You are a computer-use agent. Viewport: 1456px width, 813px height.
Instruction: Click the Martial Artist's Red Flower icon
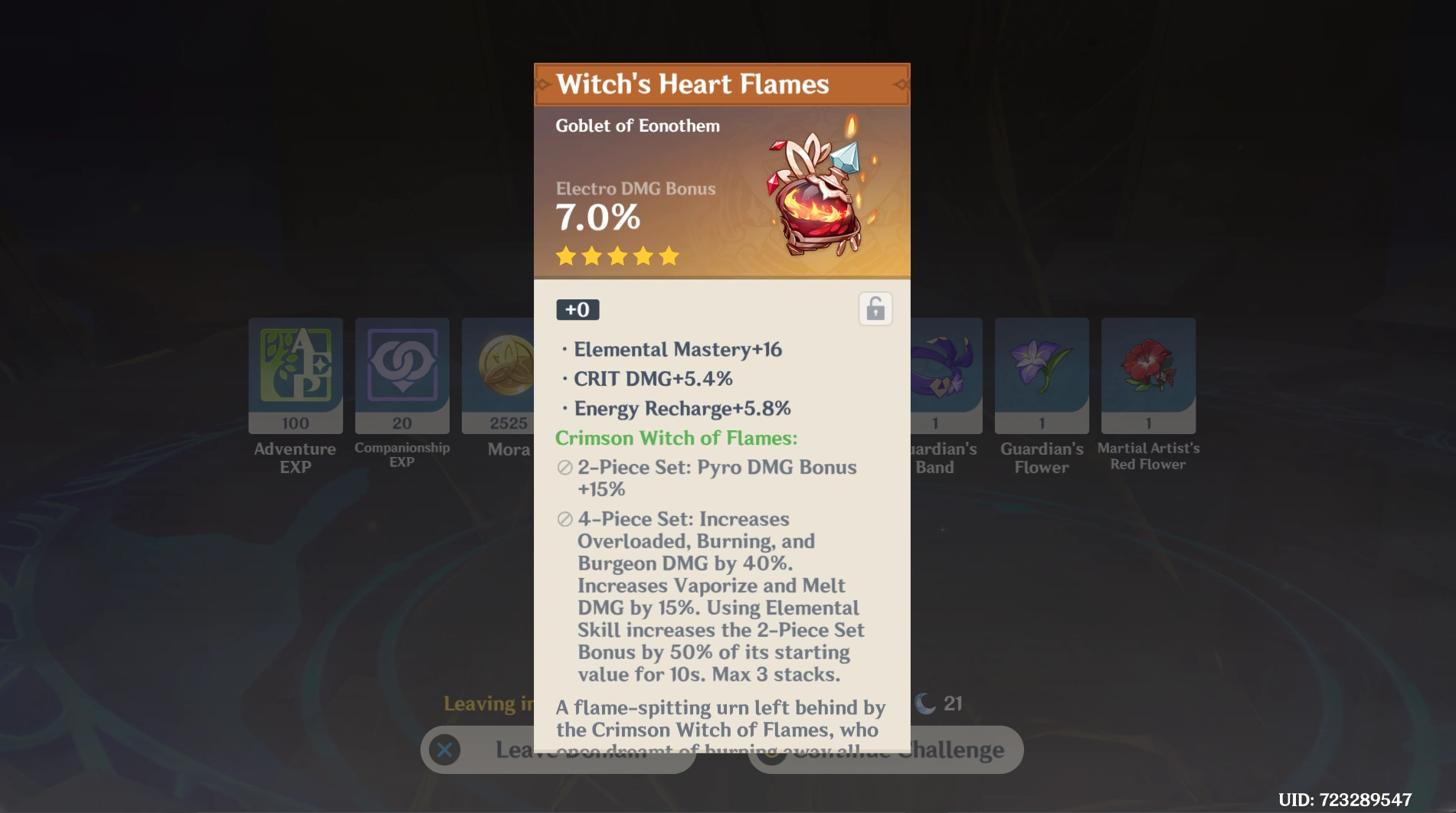tap(1147, 375)
